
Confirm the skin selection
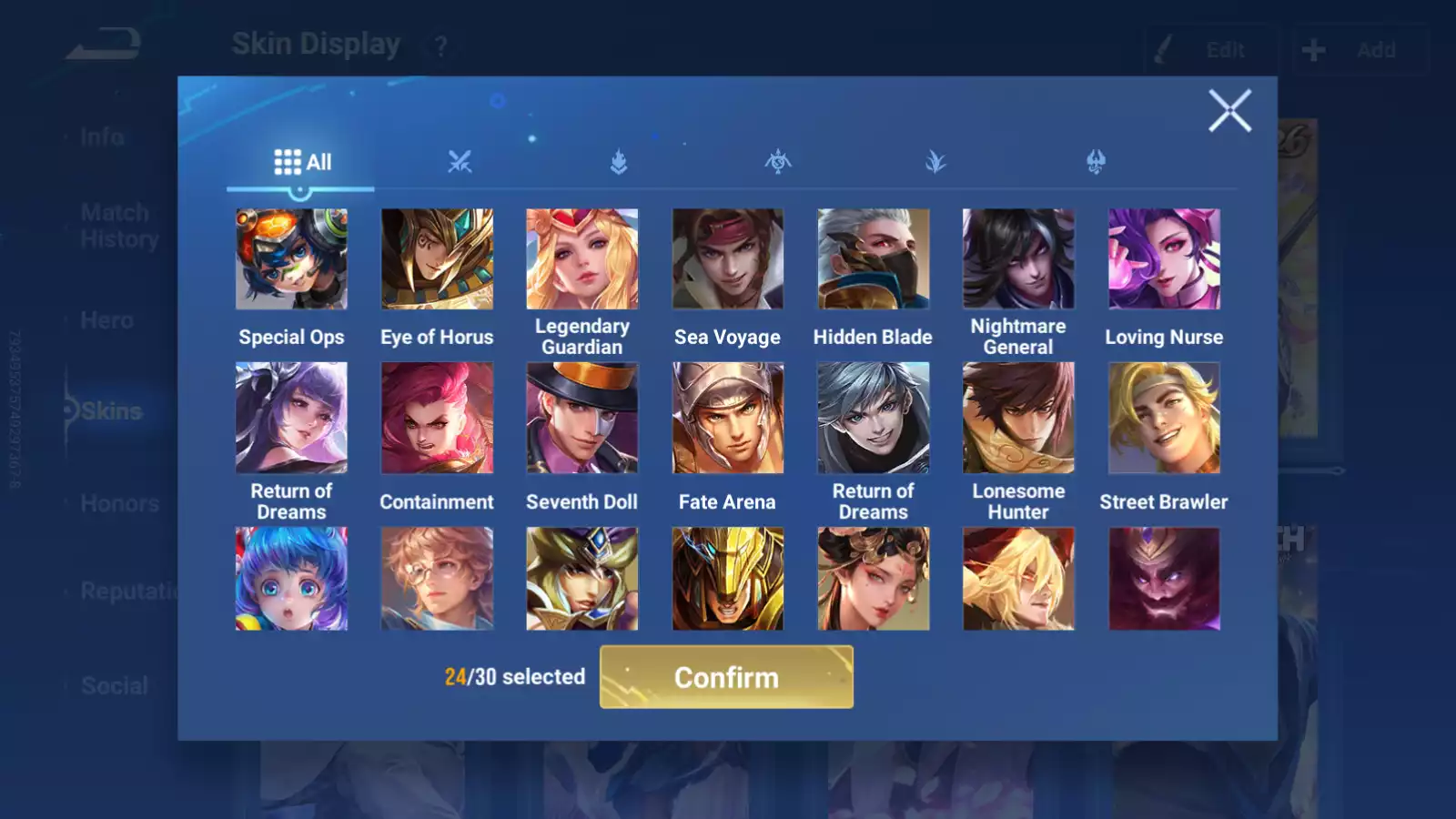tap(726, 677)
